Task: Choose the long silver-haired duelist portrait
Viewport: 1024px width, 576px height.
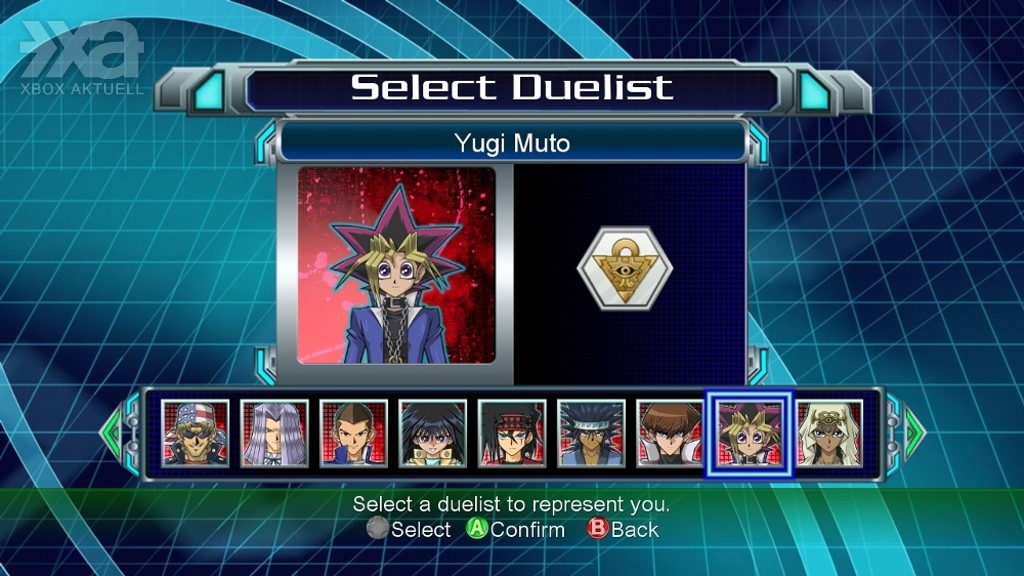Action: [275, 433]
